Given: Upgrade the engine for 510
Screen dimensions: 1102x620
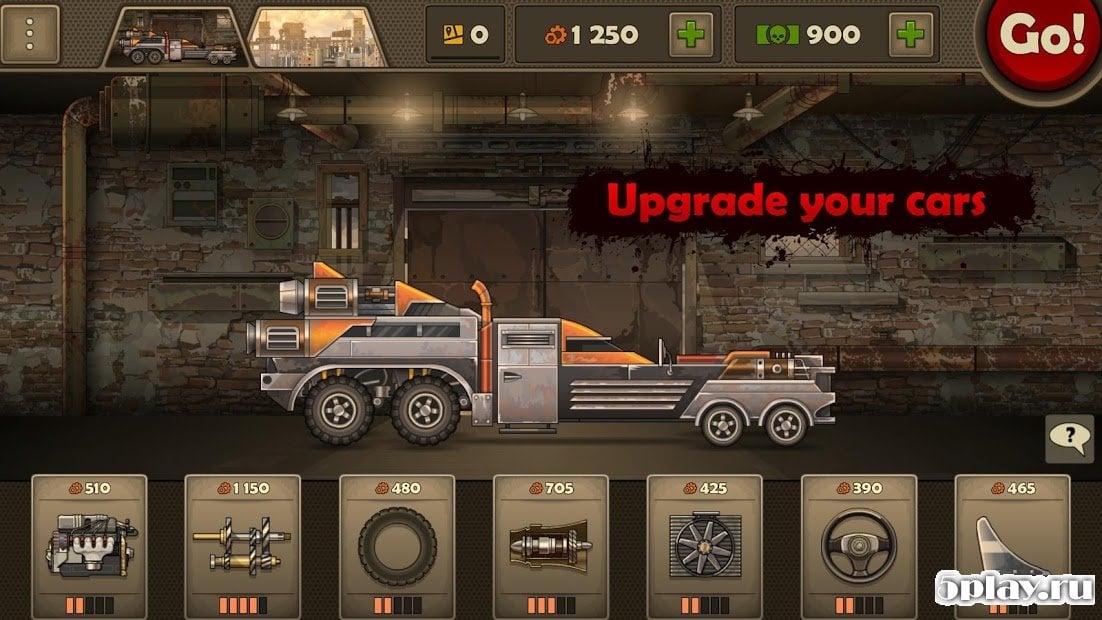Looking at the screenshot, I should click(89, 545).
